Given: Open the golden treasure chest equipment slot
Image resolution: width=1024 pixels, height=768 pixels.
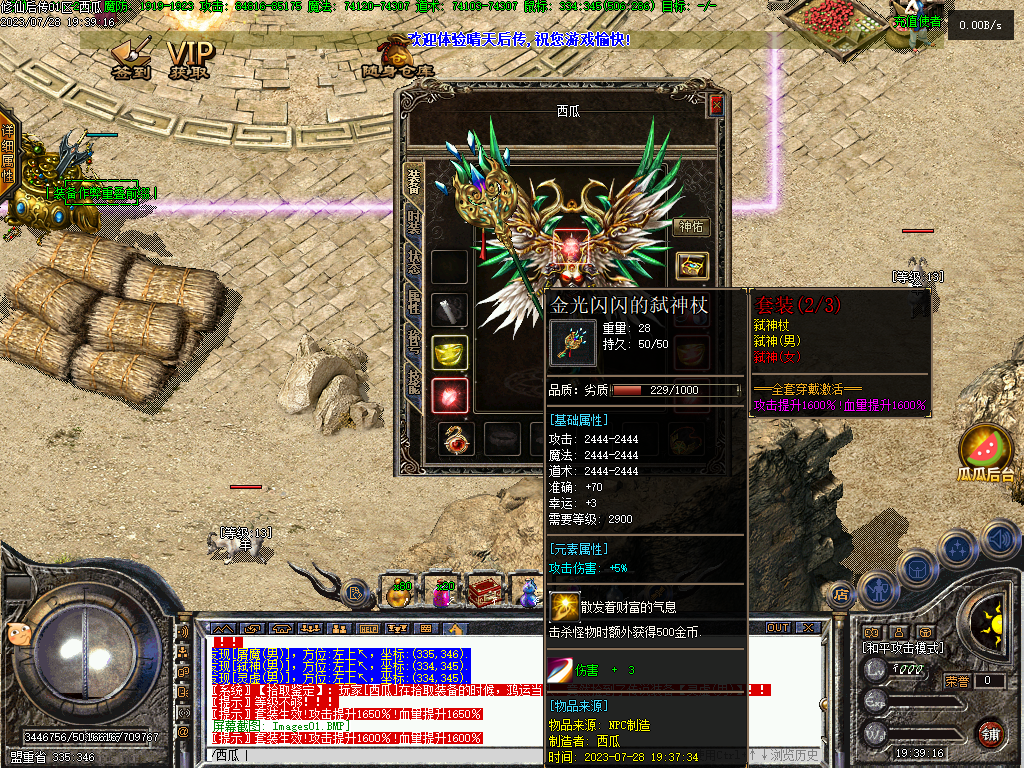Looking at the screenshot, I should 690,266.
